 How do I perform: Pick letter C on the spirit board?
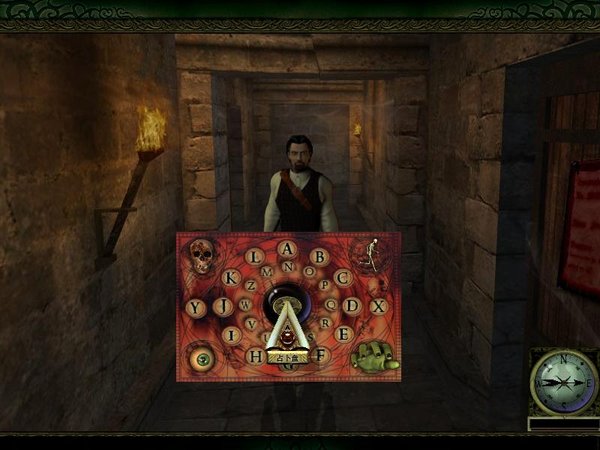343,278
